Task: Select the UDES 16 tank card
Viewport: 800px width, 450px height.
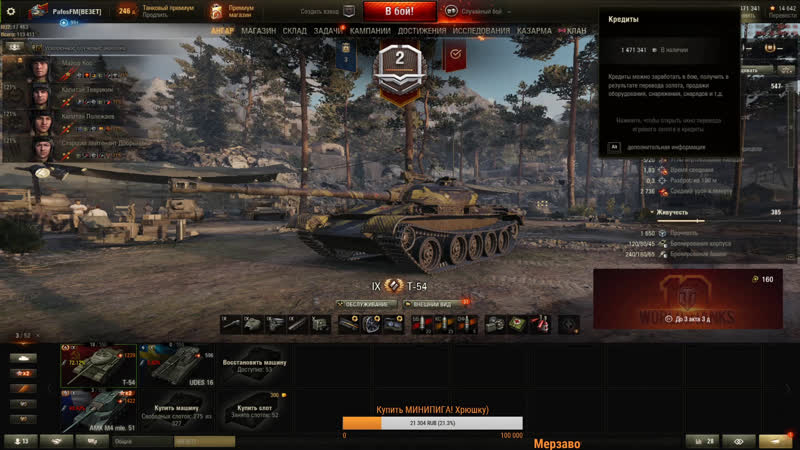Action: [x=177, y=365]
